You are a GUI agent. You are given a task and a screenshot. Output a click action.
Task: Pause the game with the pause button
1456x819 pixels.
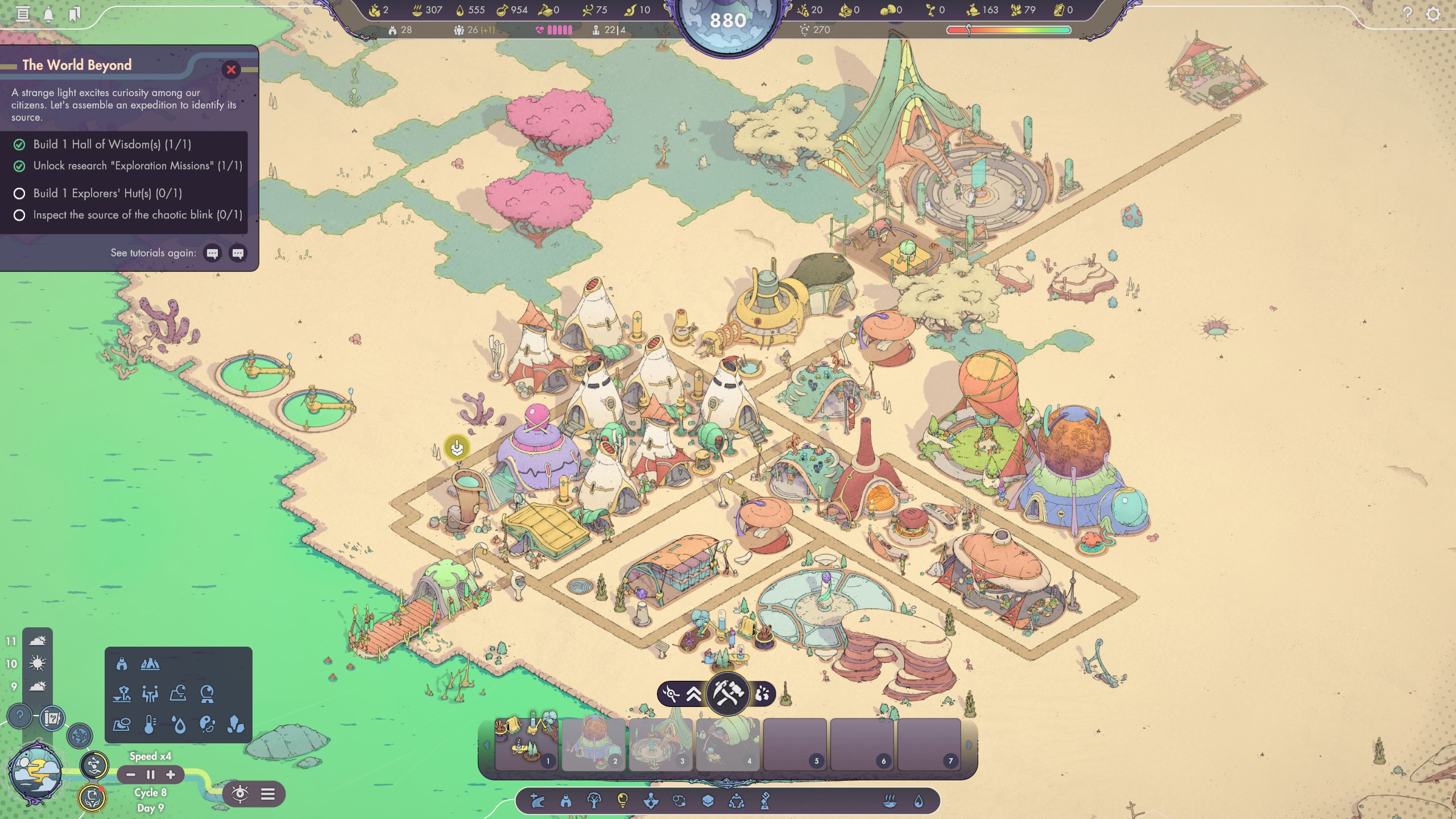[151, 775]
